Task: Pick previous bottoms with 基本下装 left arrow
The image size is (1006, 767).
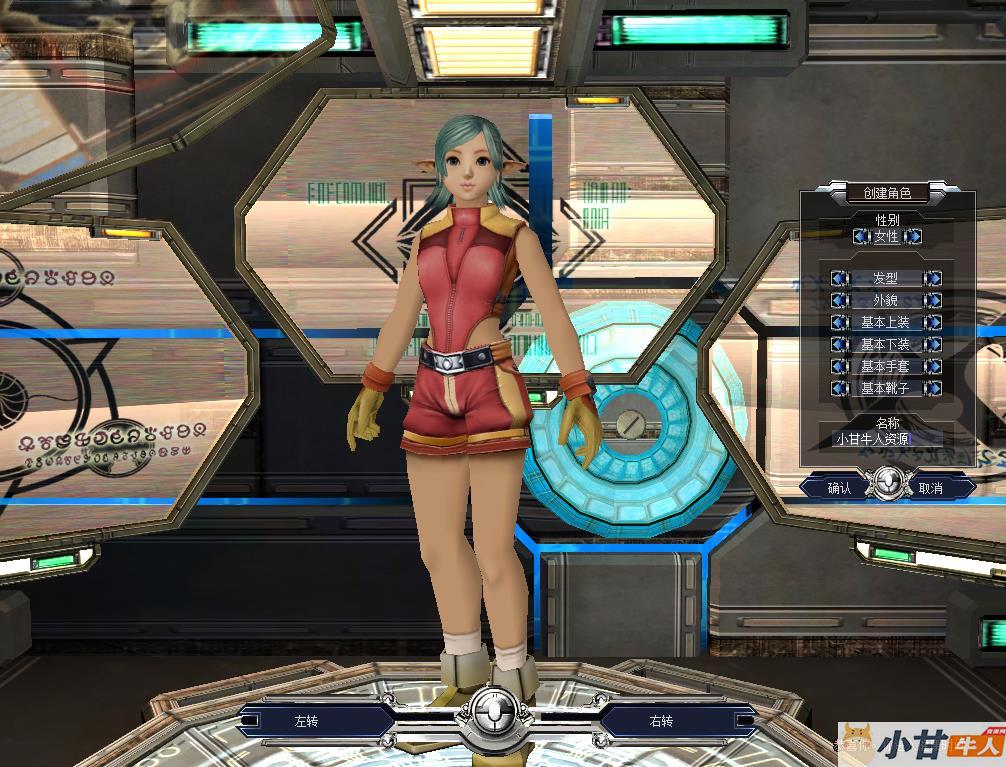Action: pos(840,345)
